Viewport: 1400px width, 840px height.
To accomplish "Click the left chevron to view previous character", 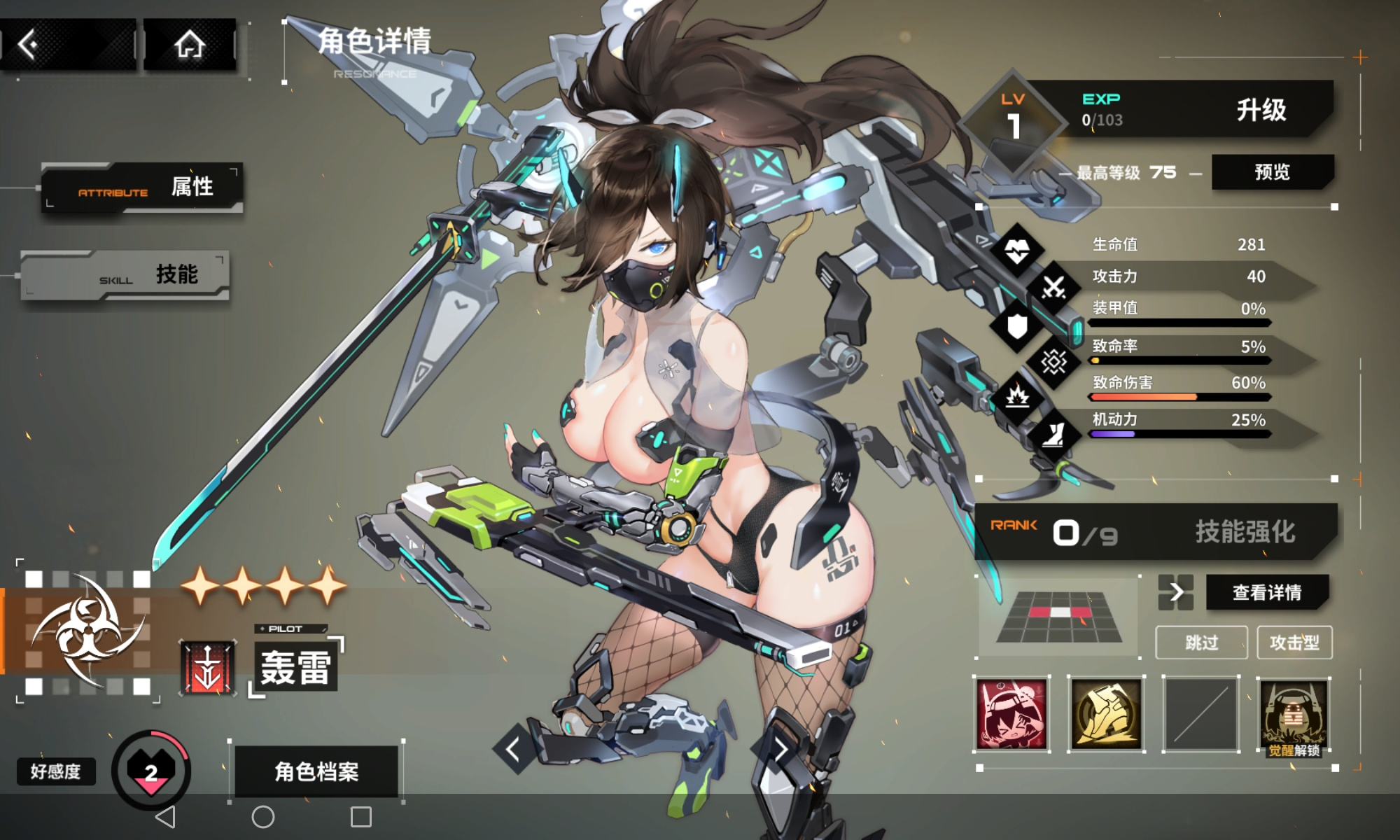I will tap(513, 748).
